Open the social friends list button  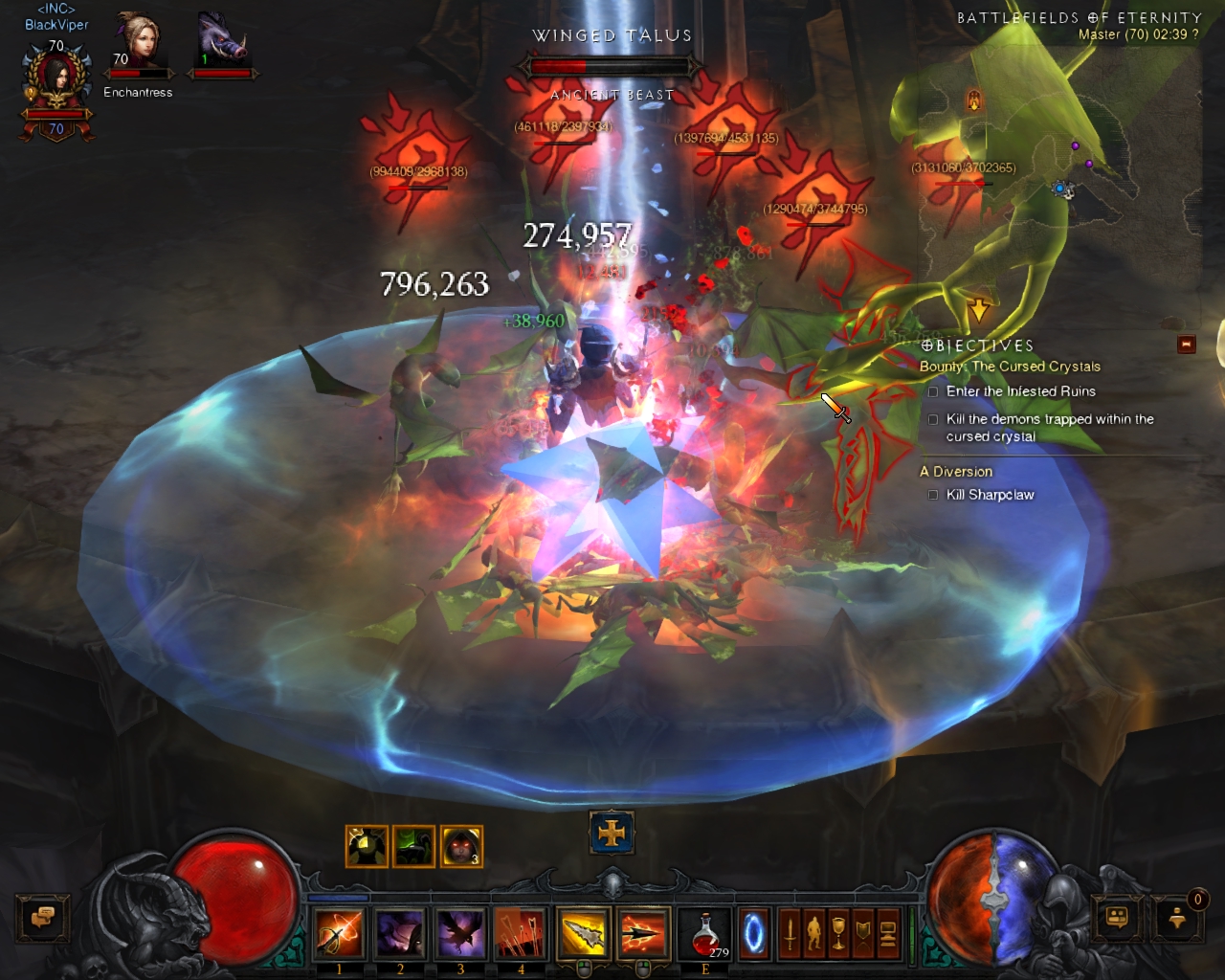click(x=1117, y=918)
